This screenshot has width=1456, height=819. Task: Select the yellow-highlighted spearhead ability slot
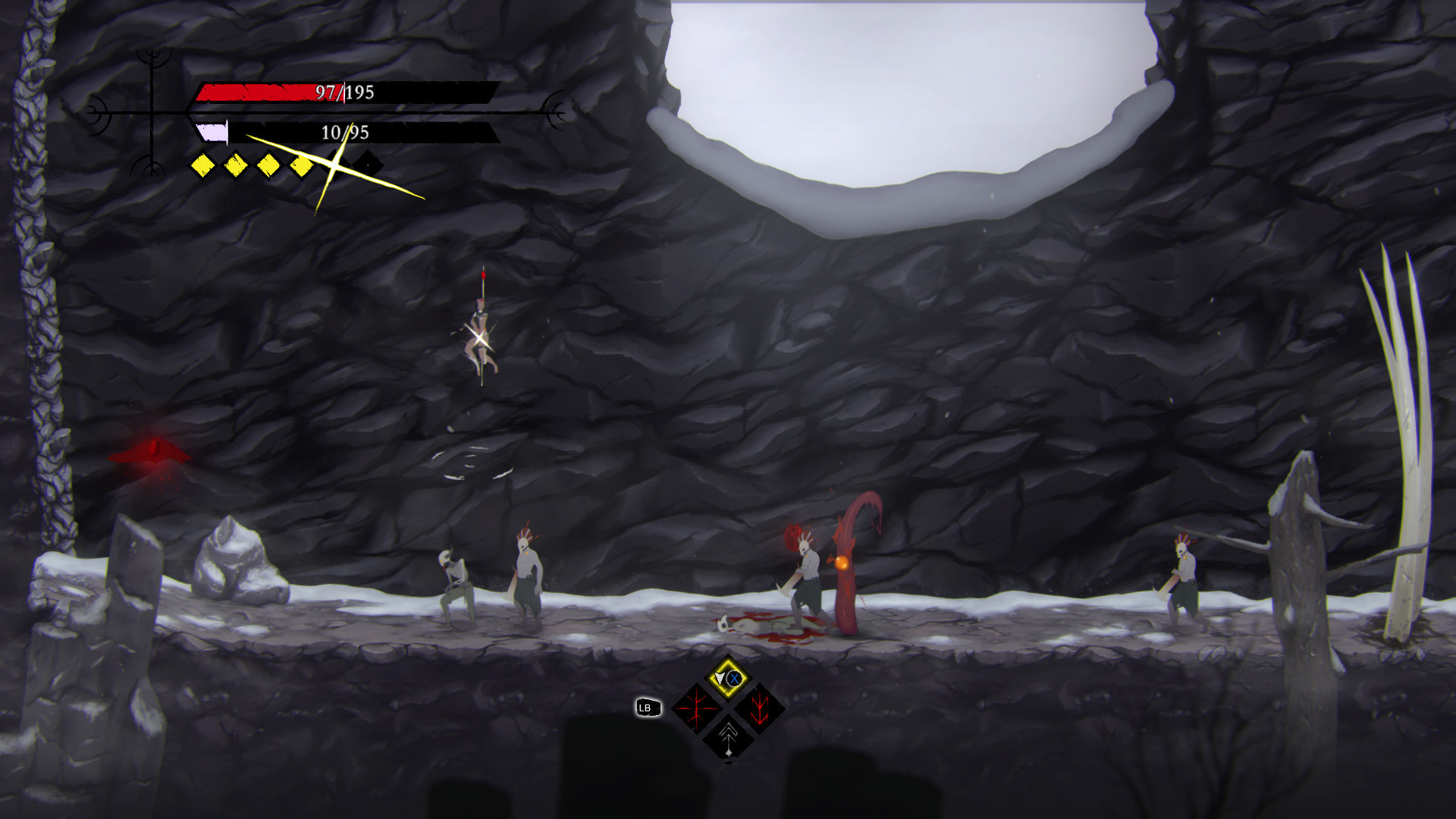click(x=728, y=678)
